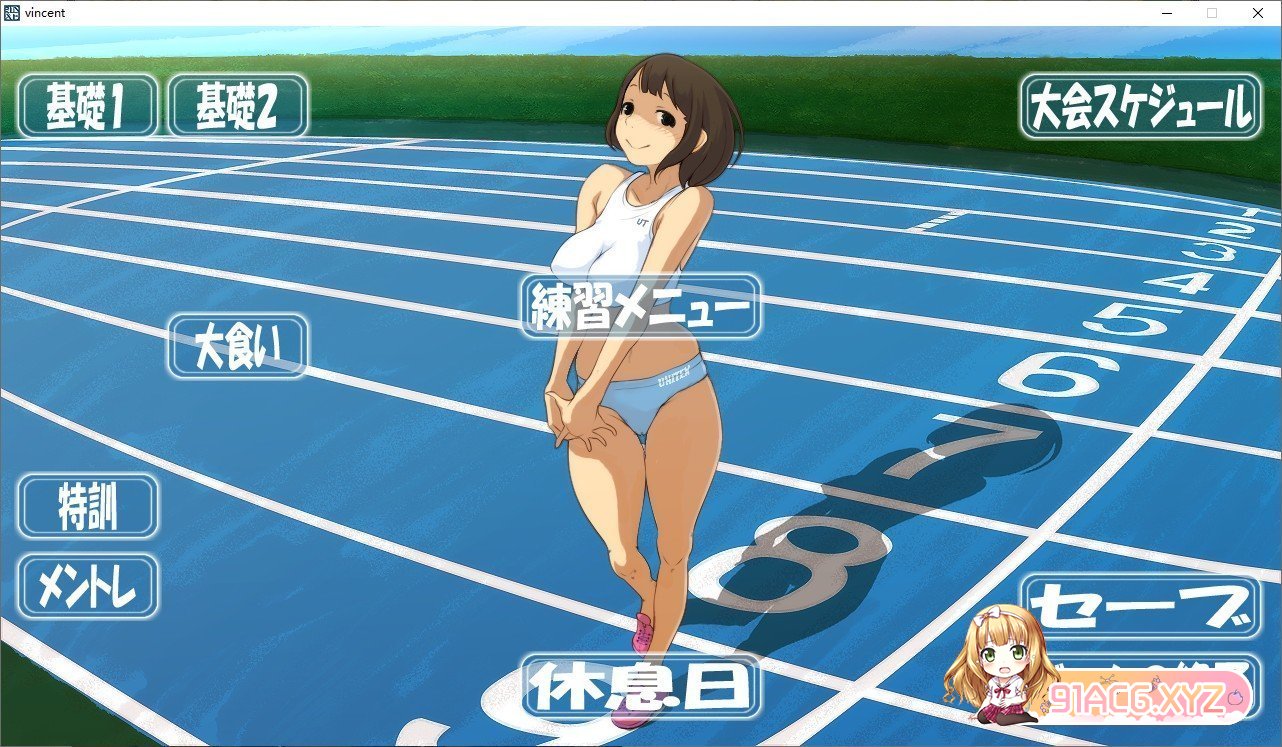Open the 大会スケジュール schedule
Viewport: 1282px width, 747px height.
coord(1140,106)
